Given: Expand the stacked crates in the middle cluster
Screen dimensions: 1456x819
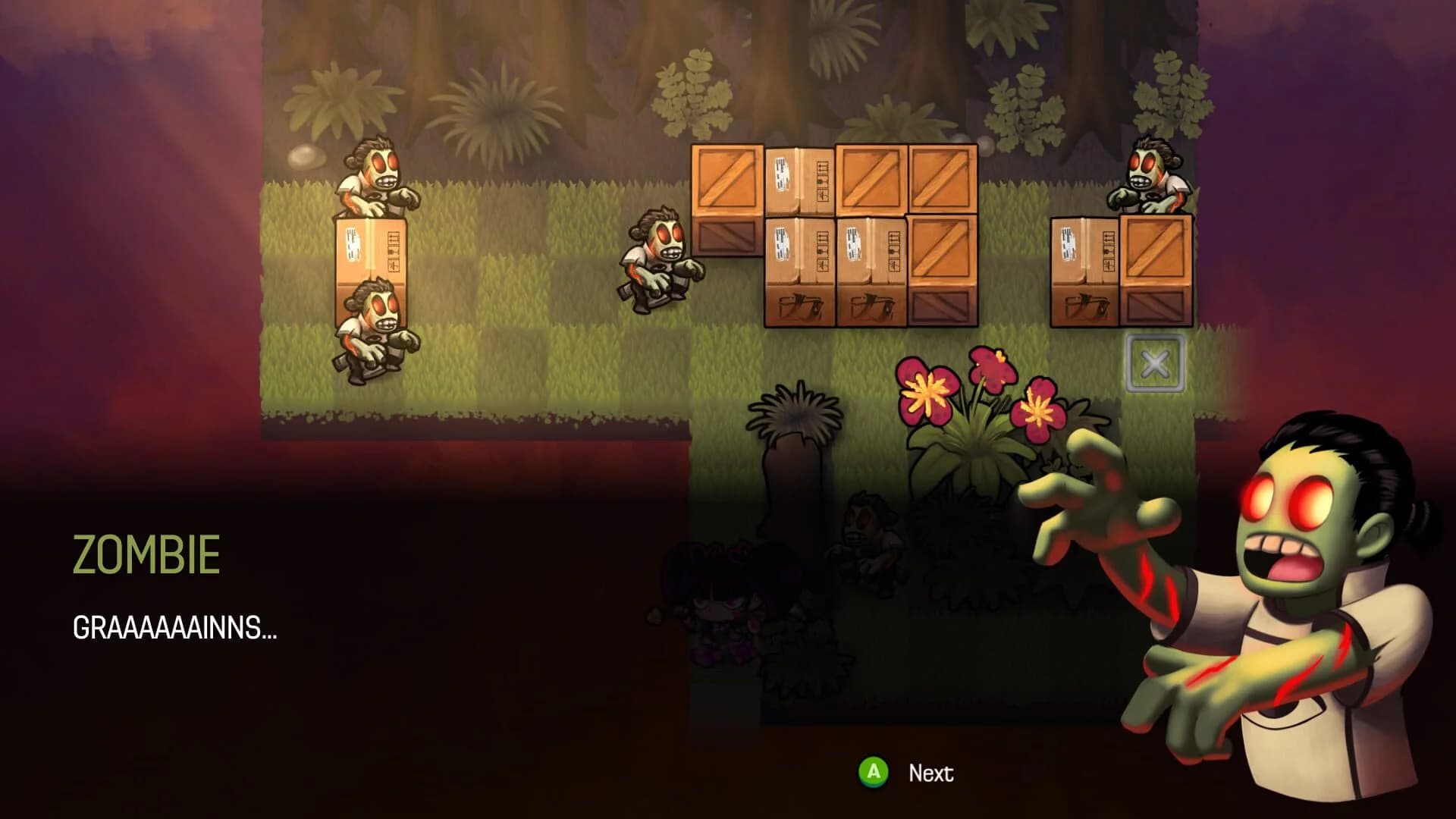Looking at the screenshot, I should click(834, 235).
